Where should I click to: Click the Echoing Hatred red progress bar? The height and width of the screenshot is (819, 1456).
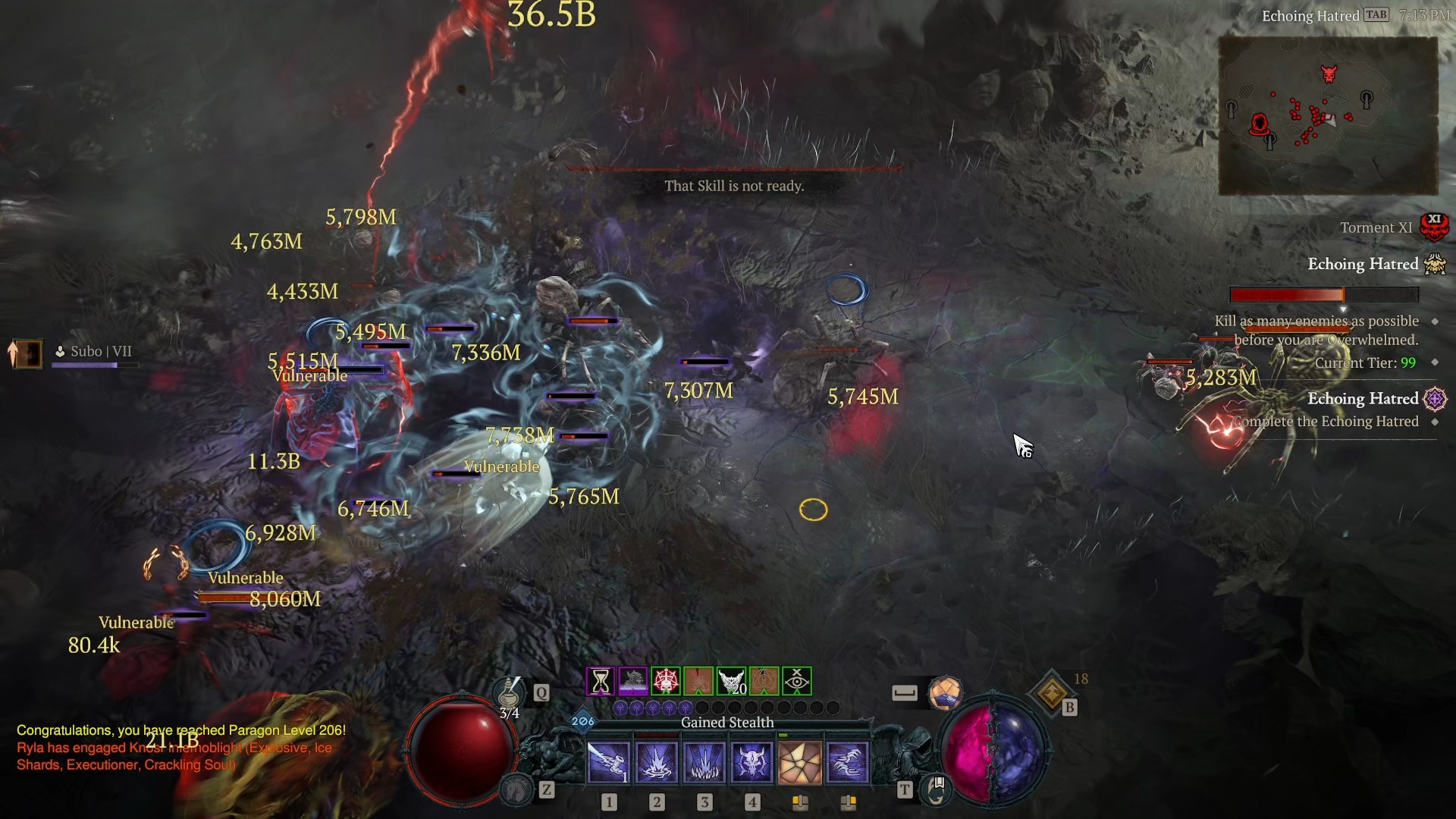(x=1323, y=295)
